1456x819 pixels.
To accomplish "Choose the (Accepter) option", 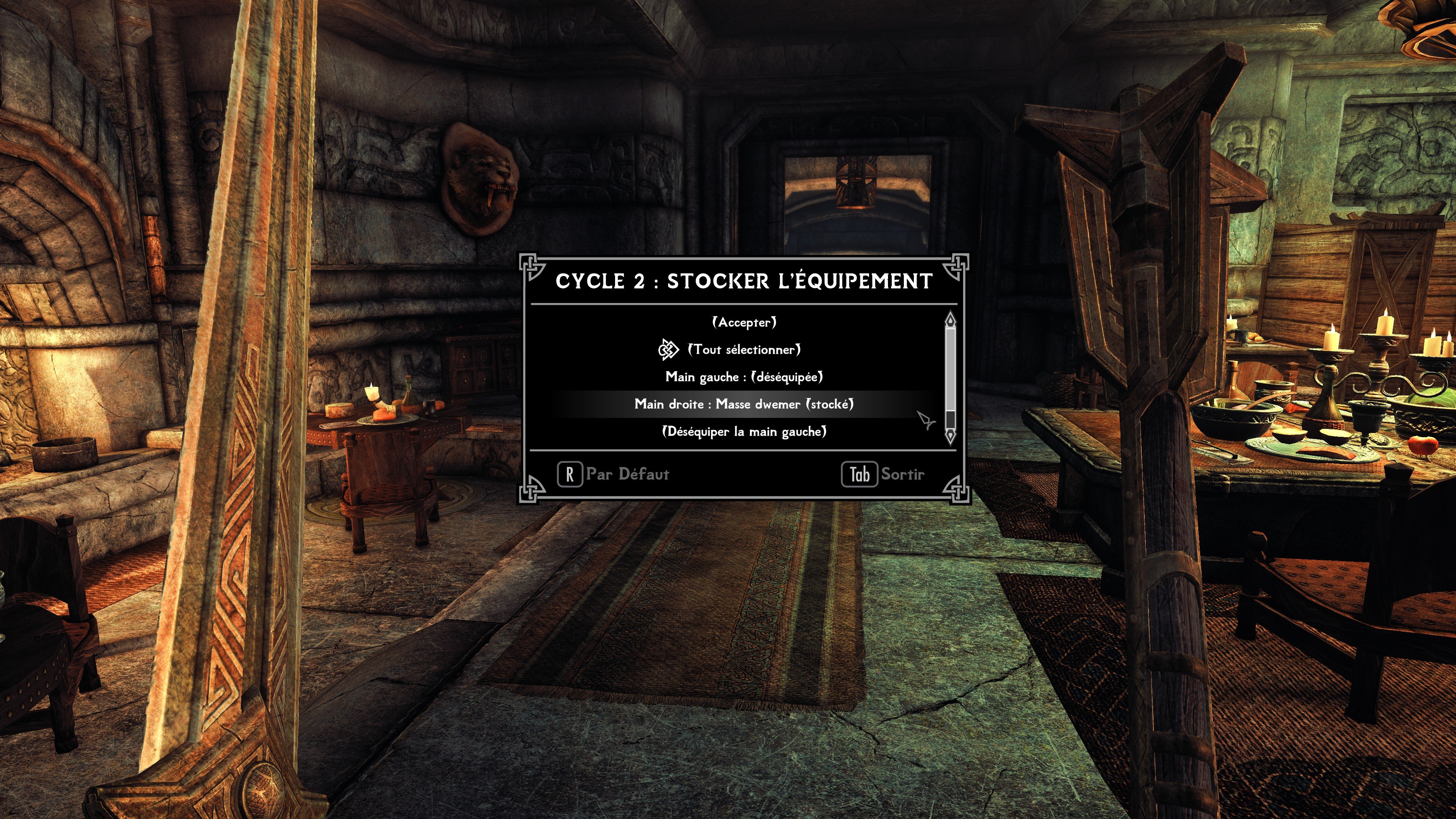I will (x=744, y=322).
